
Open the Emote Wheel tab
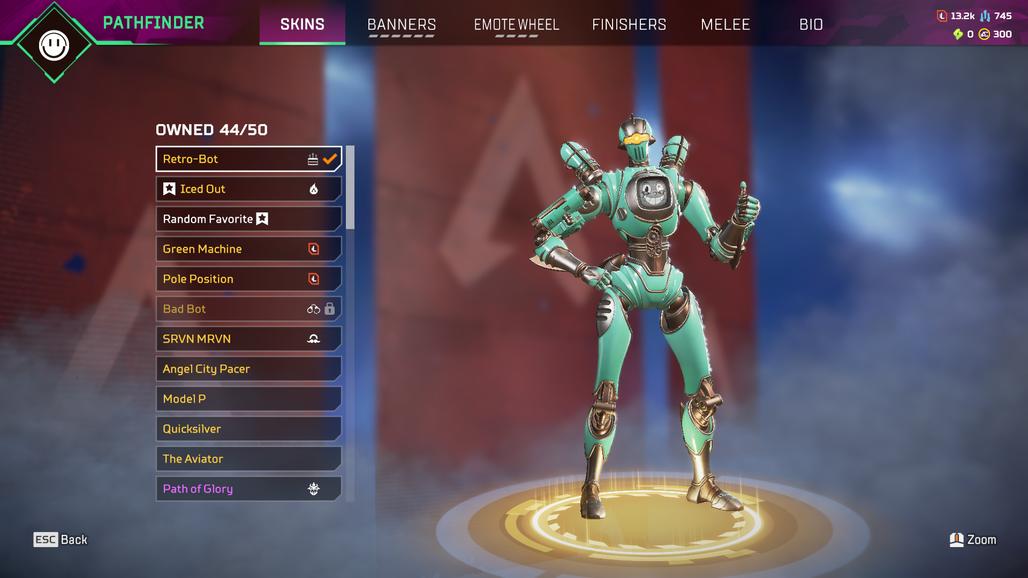coord(516,24)
